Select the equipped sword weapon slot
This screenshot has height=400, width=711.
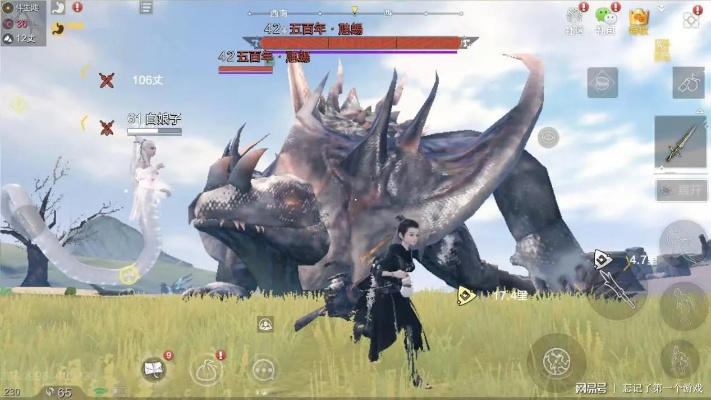[681, 142]
